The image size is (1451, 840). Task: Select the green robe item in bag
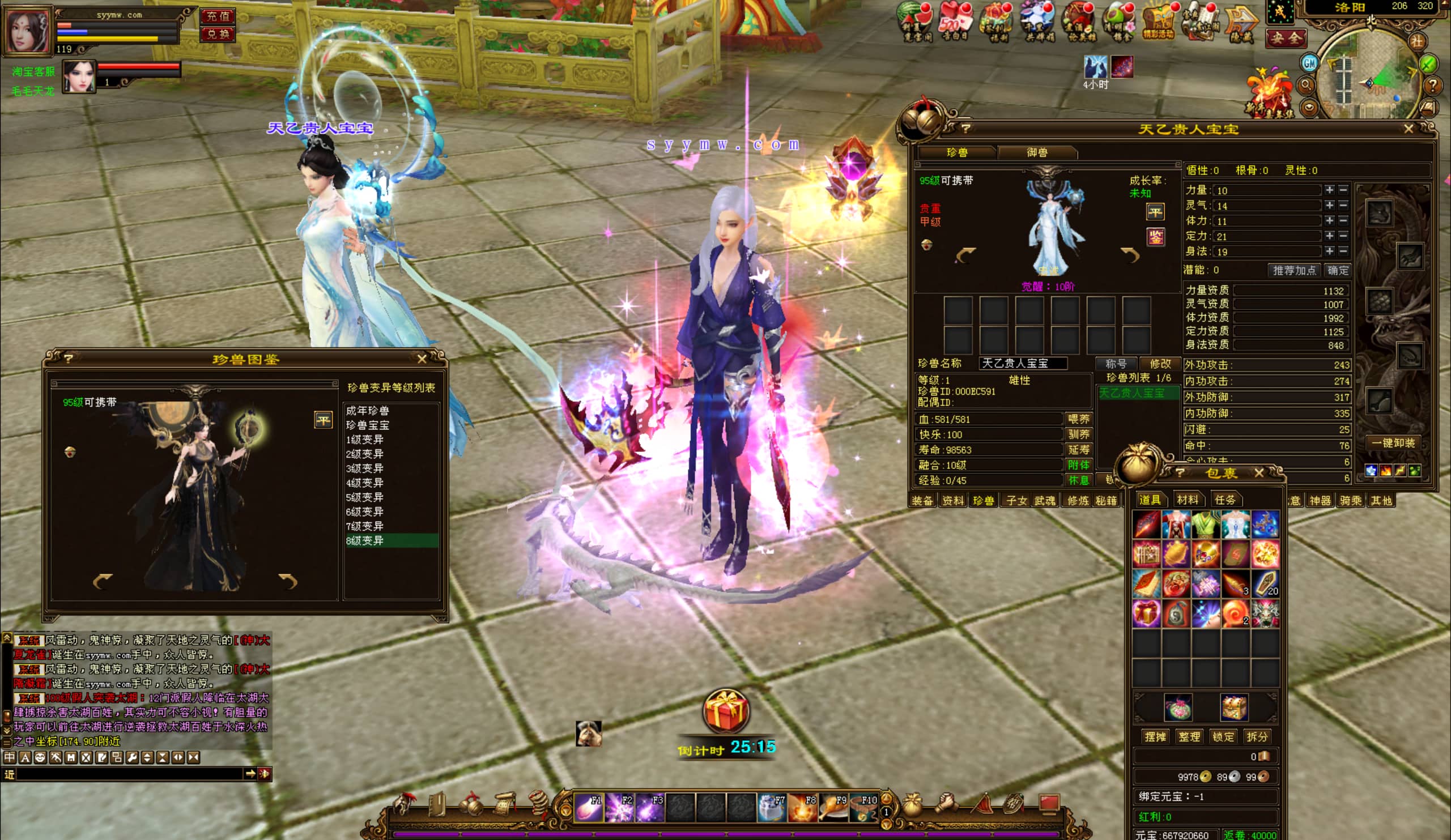pos(1206,525)
